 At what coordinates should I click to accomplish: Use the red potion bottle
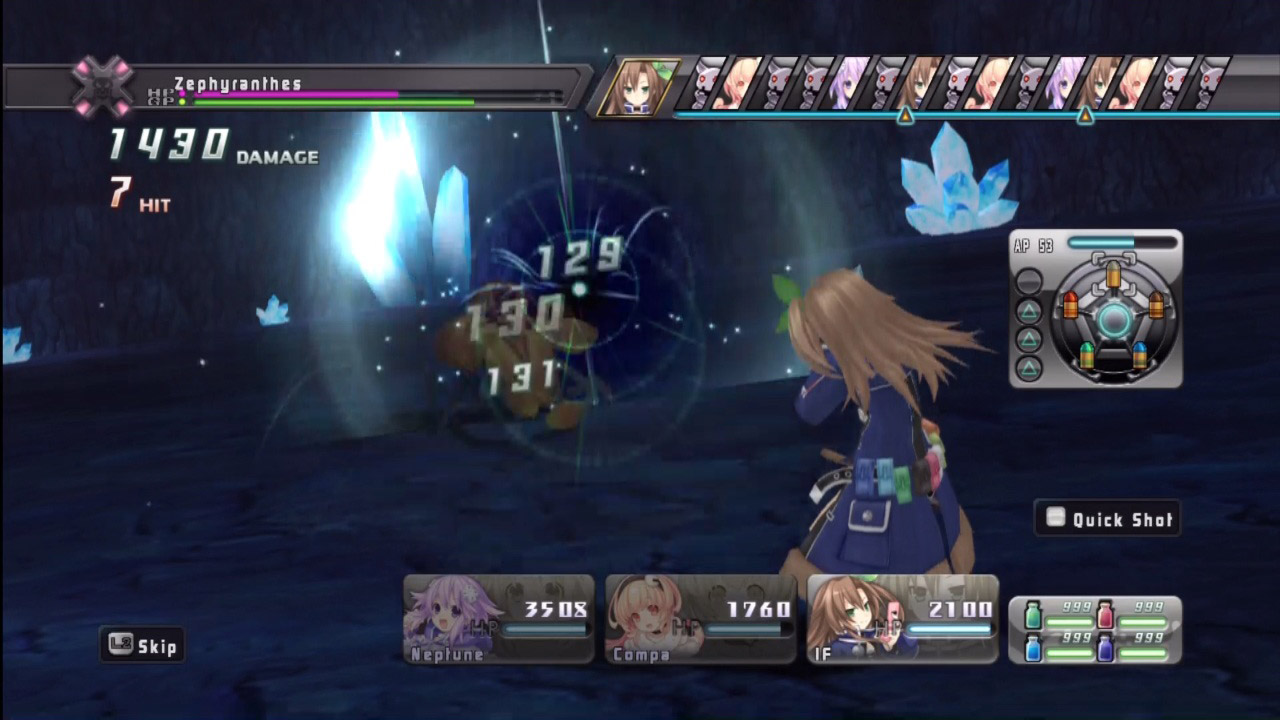pos(1106,612)
